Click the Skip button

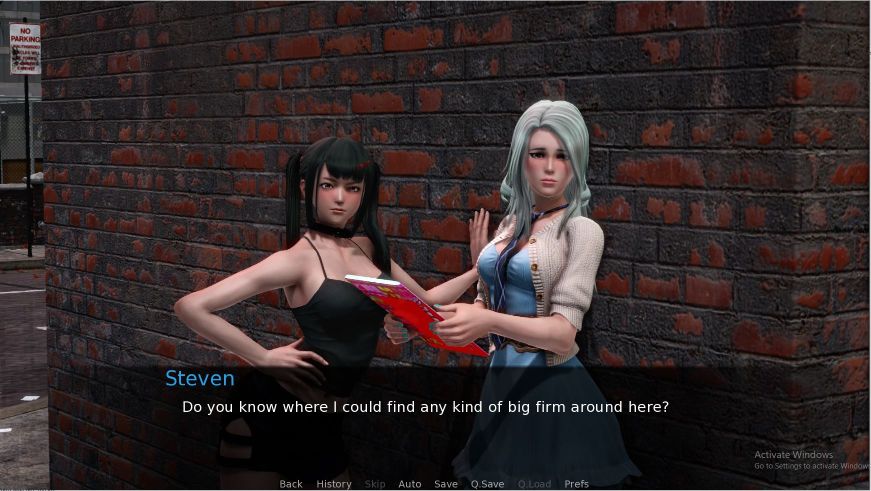tap(375, 484)
